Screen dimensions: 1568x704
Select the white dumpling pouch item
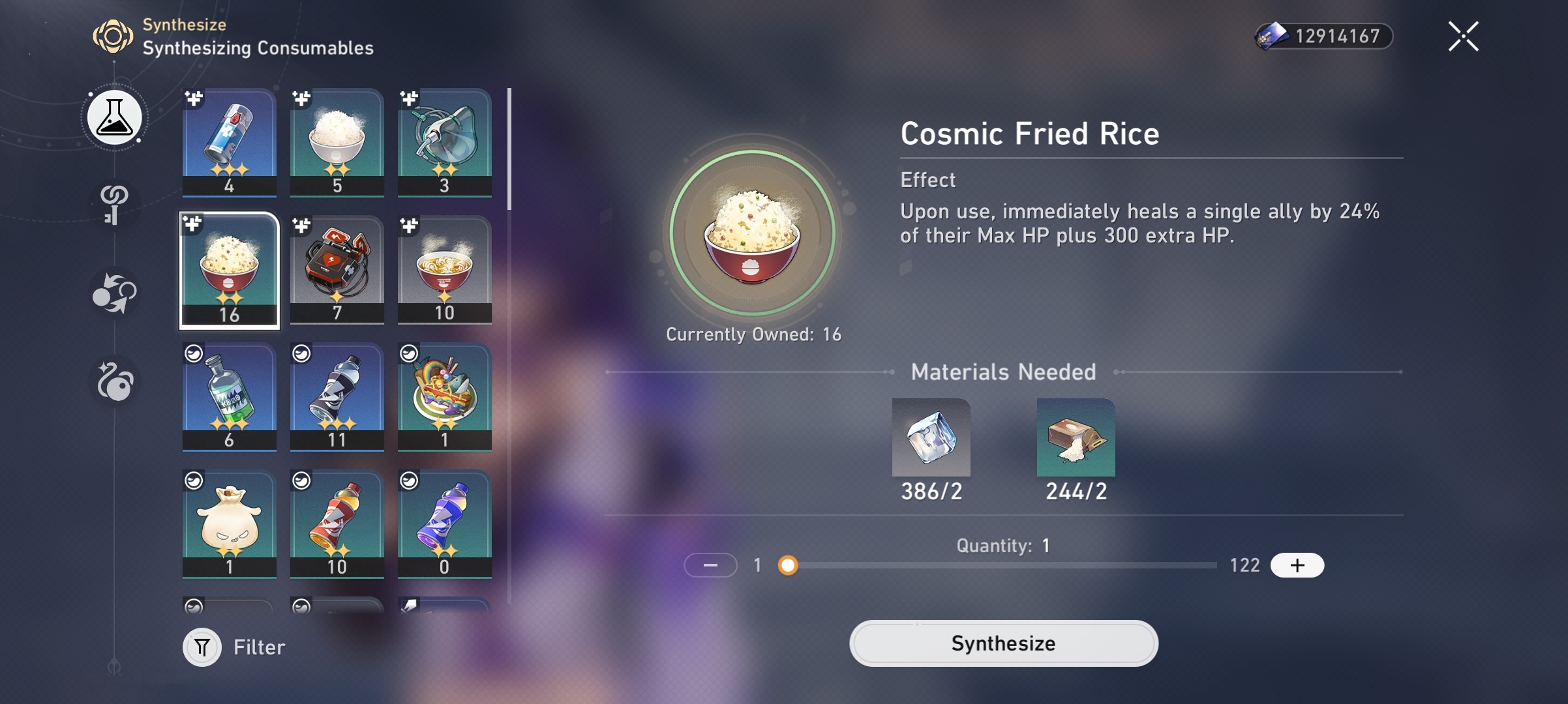tap(229, 523)
